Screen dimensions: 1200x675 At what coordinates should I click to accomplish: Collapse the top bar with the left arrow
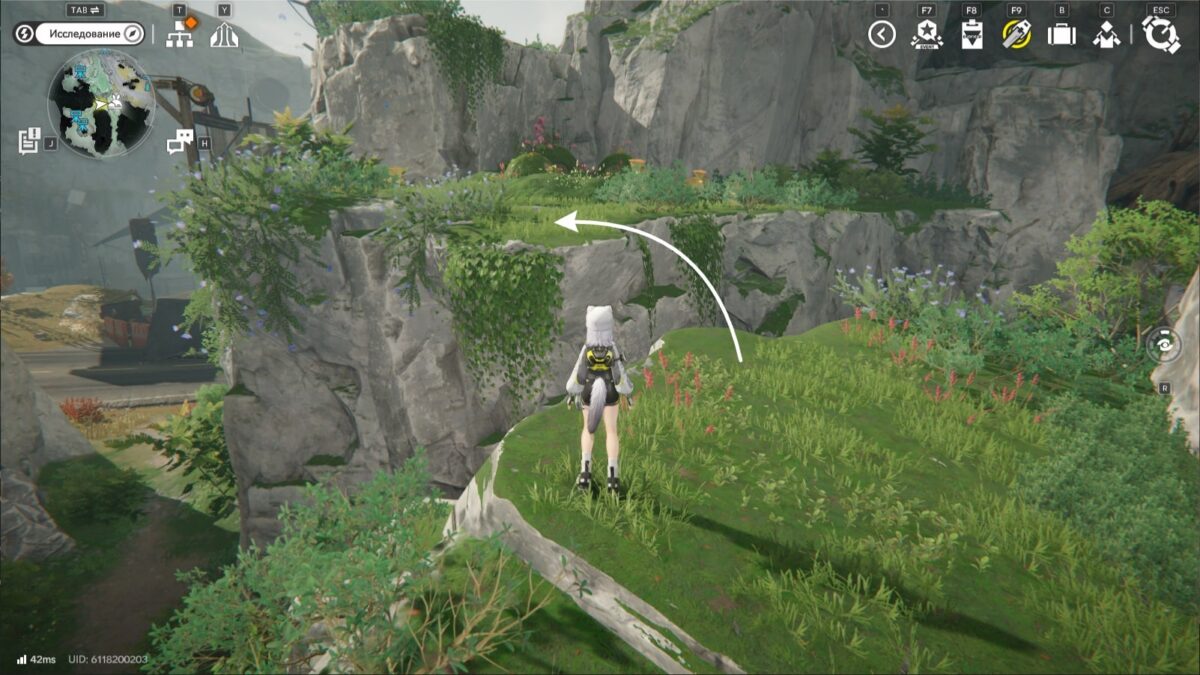(x=881, y=35)
